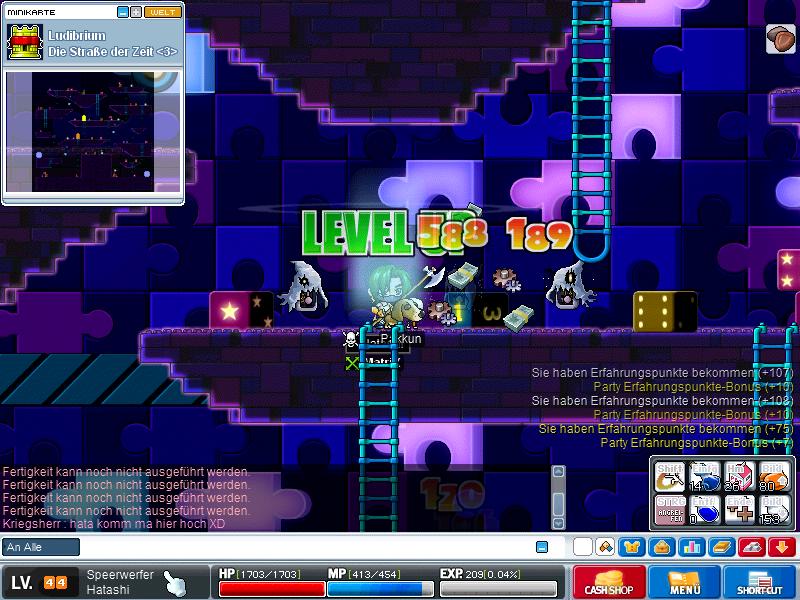The width and height of the screenshot is (800, 600).
Task: Use the orange potion quickslot with 80
Action: tap(773, 478)
